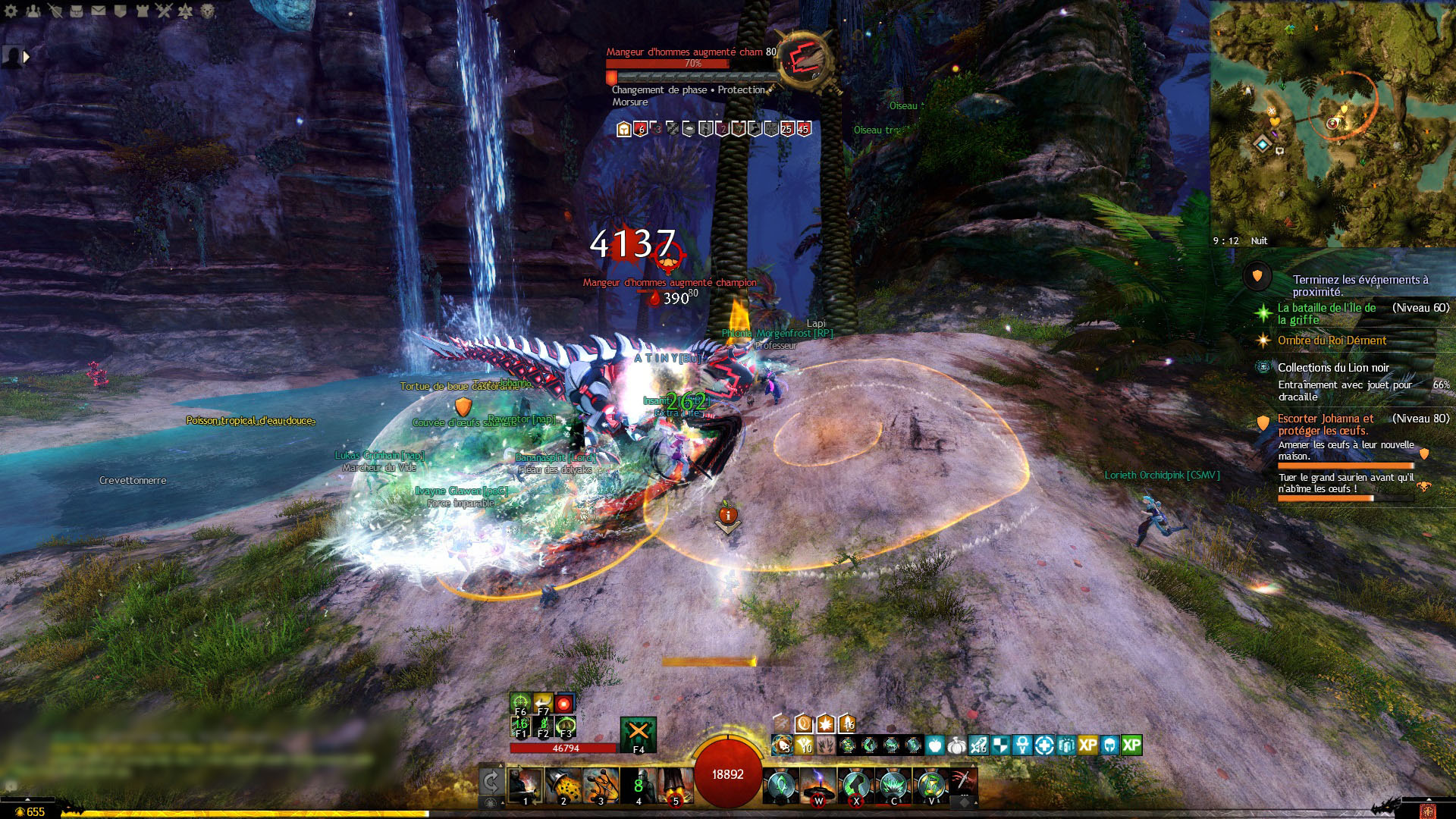Click the weapon swap arrow button
Viewport: 1456px width, 819px height.
click(491, 783)
